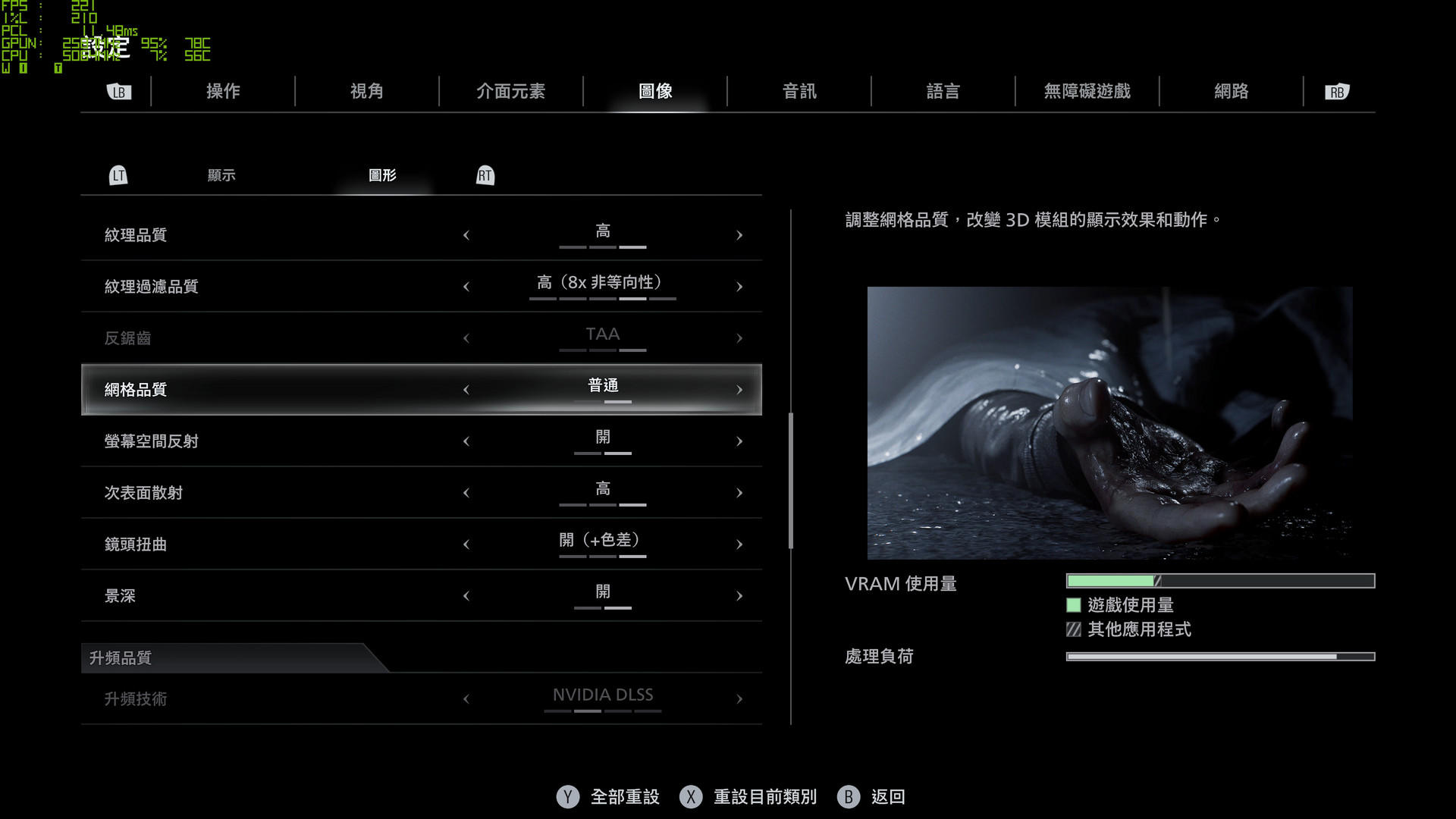The height and width of the screenshot is (819, 1456).
Task: Change 鏡頭扭曲 using its left arrow
Action: 466,544
